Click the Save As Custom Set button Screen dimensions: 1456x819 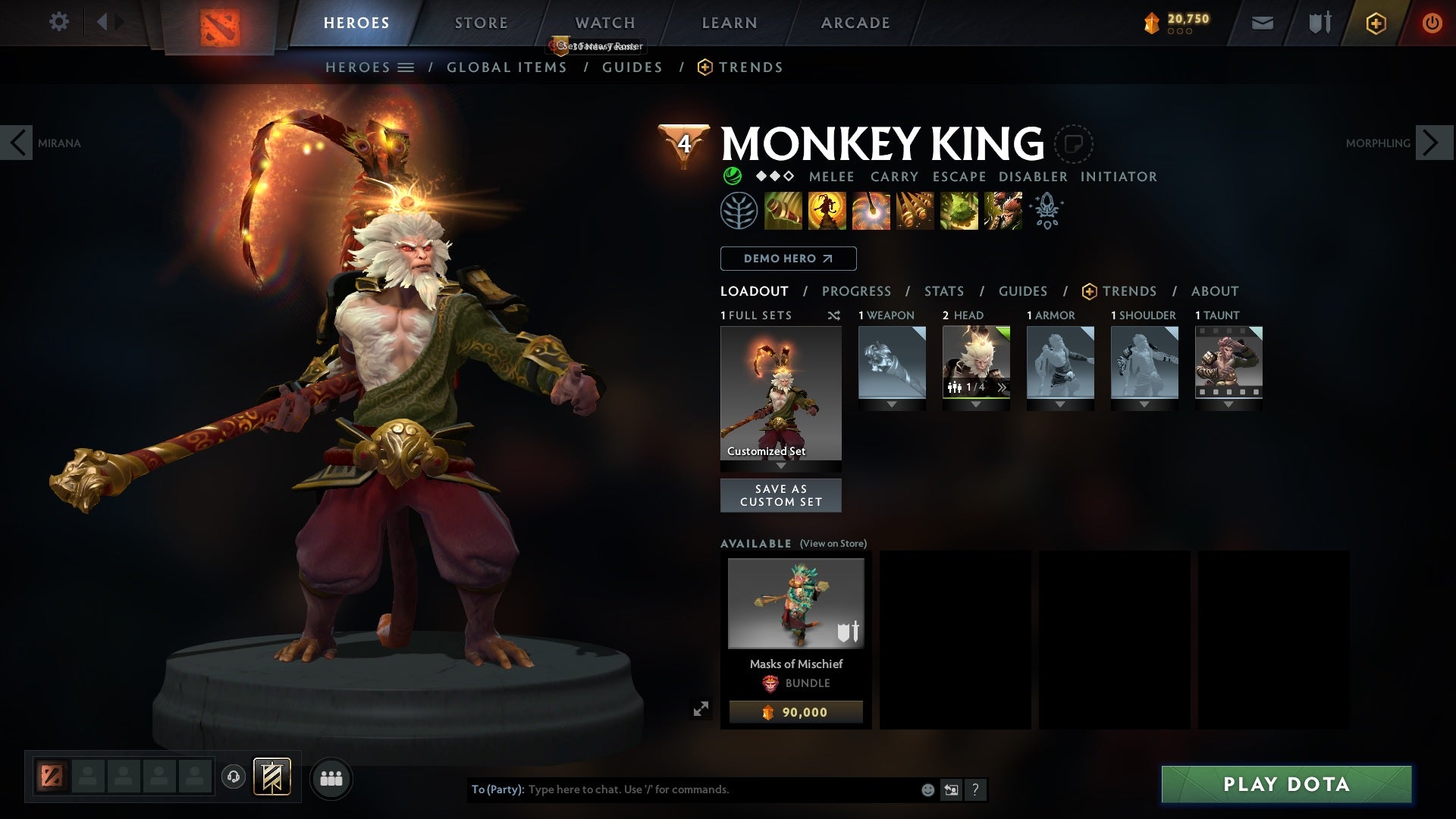click(780, 494)
